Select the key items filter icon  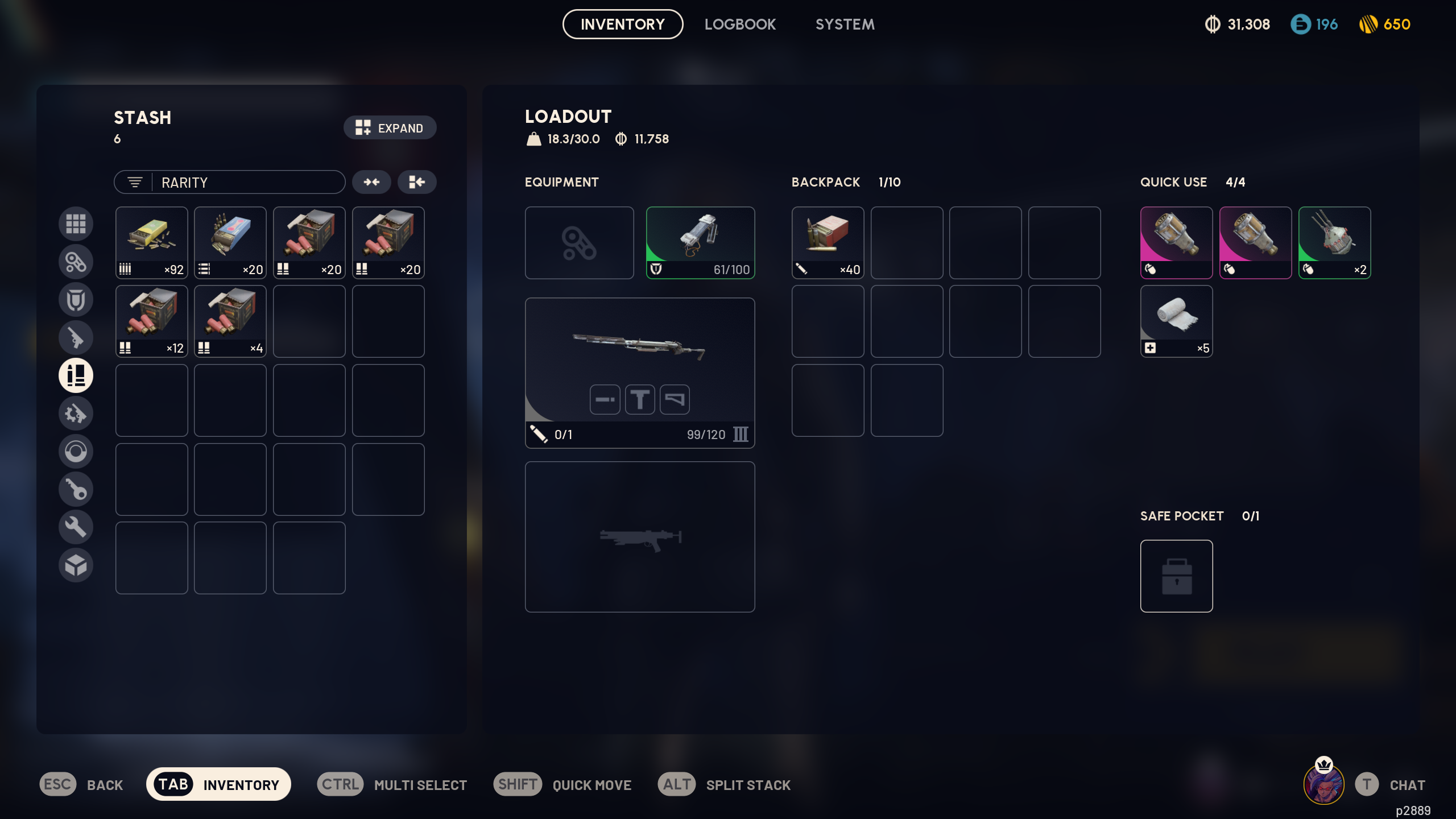coord(76,489)
